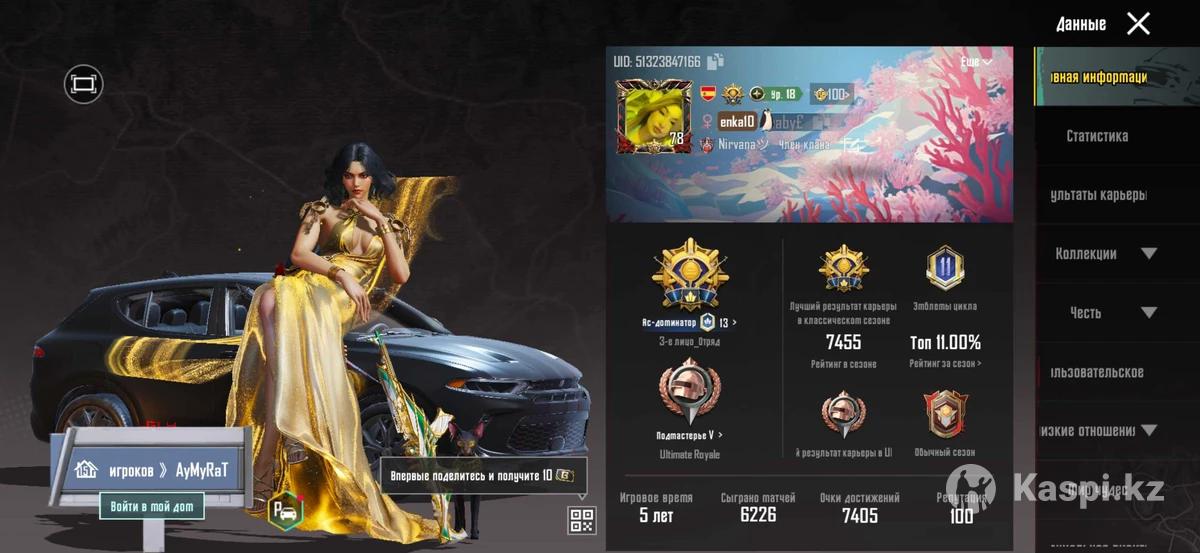This screenshot has height=553, width=1200.
Task: Select the player avatar portrait
Action: tap(655, 116)
